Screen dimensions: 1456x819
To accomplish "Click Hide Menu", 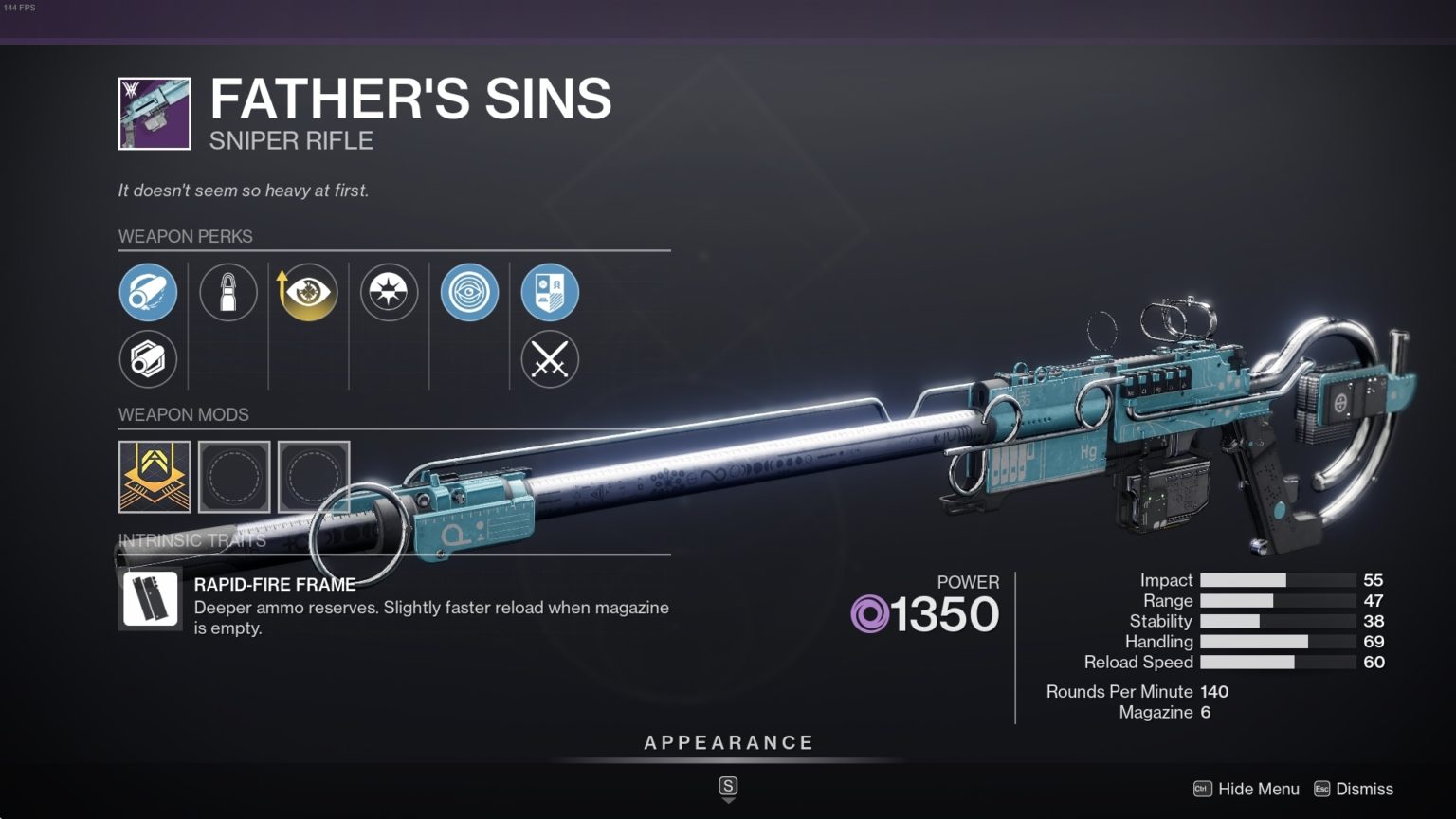I will 1247,789.
